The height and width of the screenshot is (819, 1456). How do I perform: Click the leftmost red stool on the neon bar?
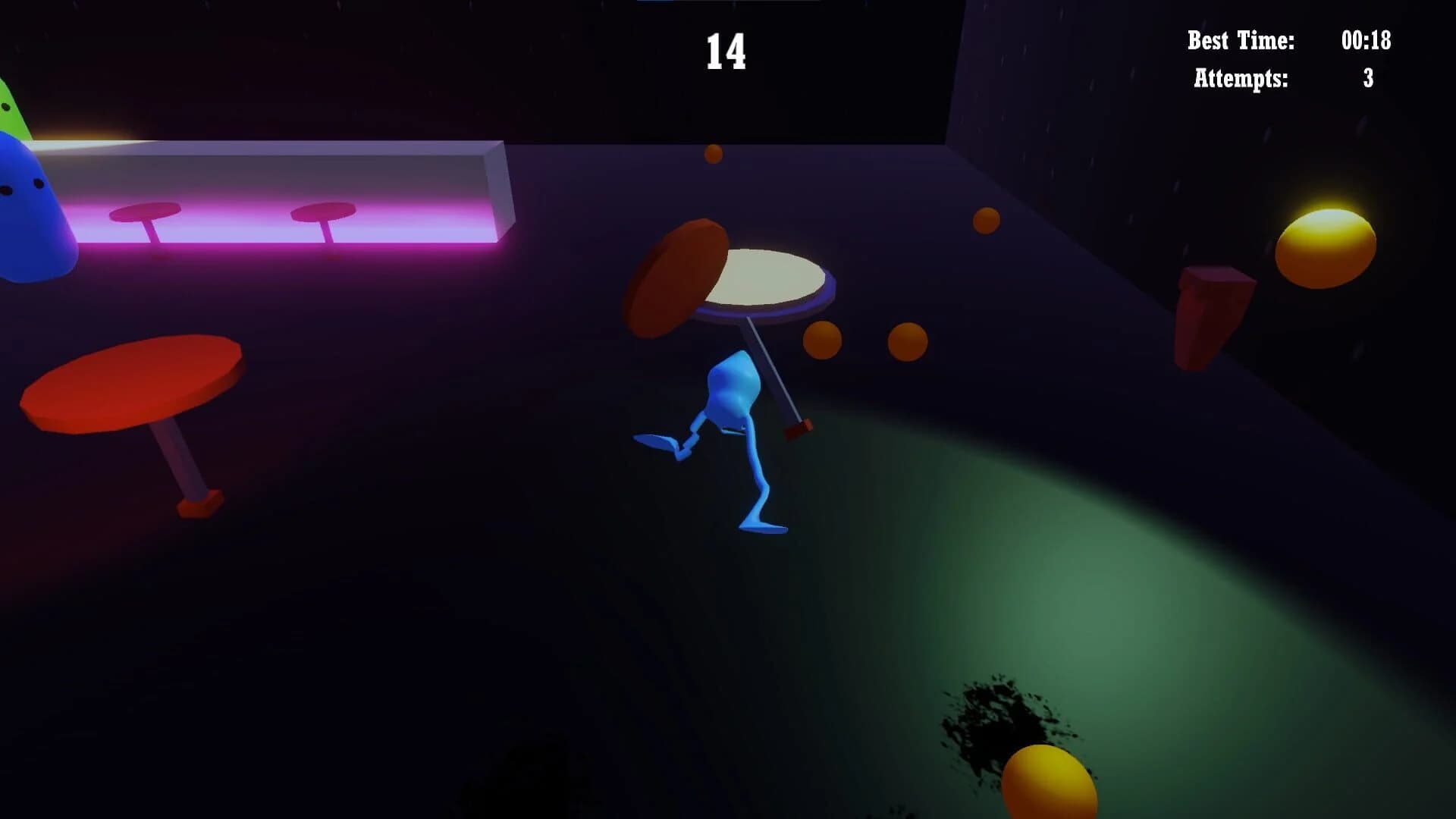click(x=144, y=212)
